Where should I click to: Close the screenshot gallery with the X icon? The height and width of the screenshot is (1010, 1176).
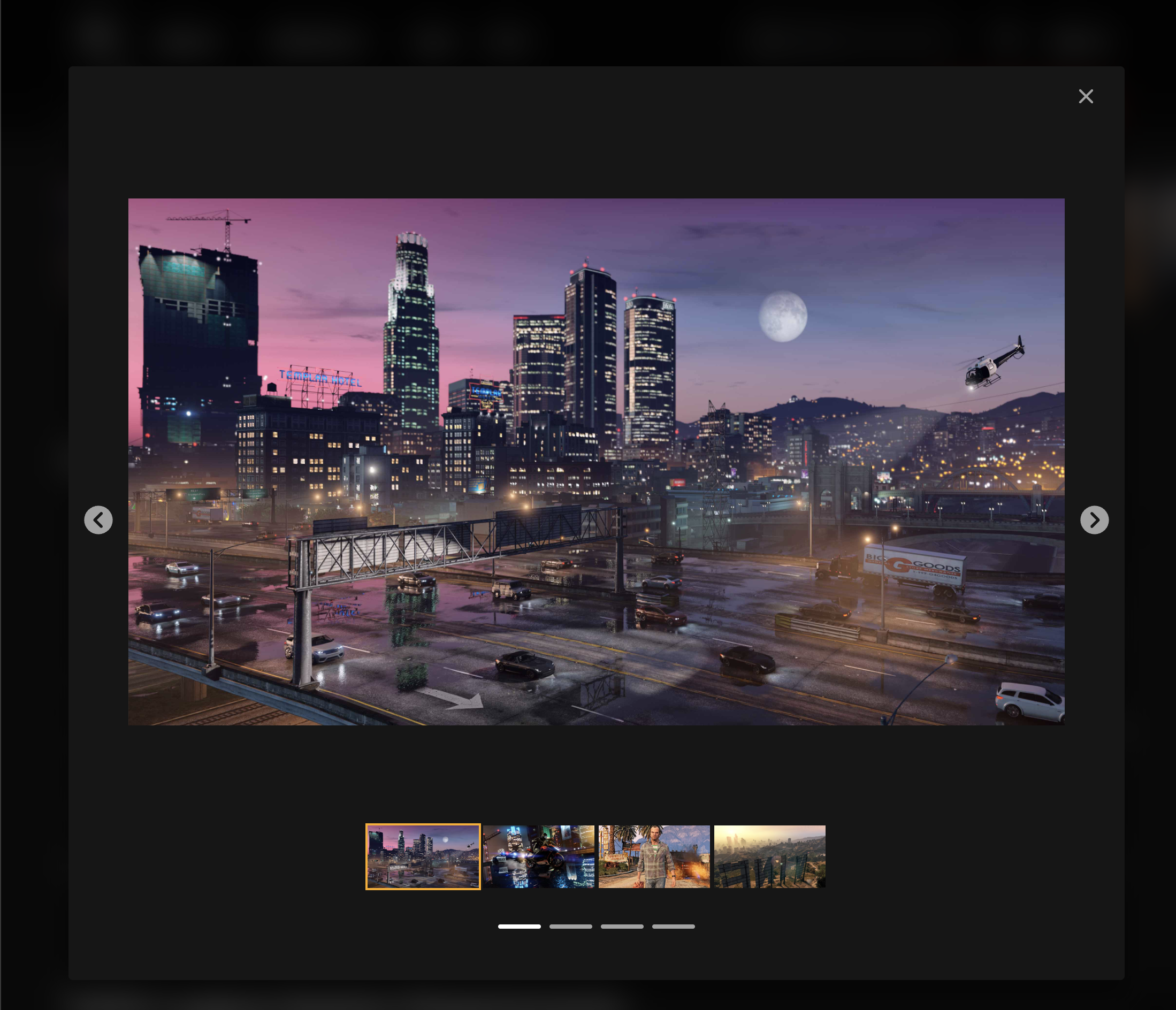coord(1086,96)
